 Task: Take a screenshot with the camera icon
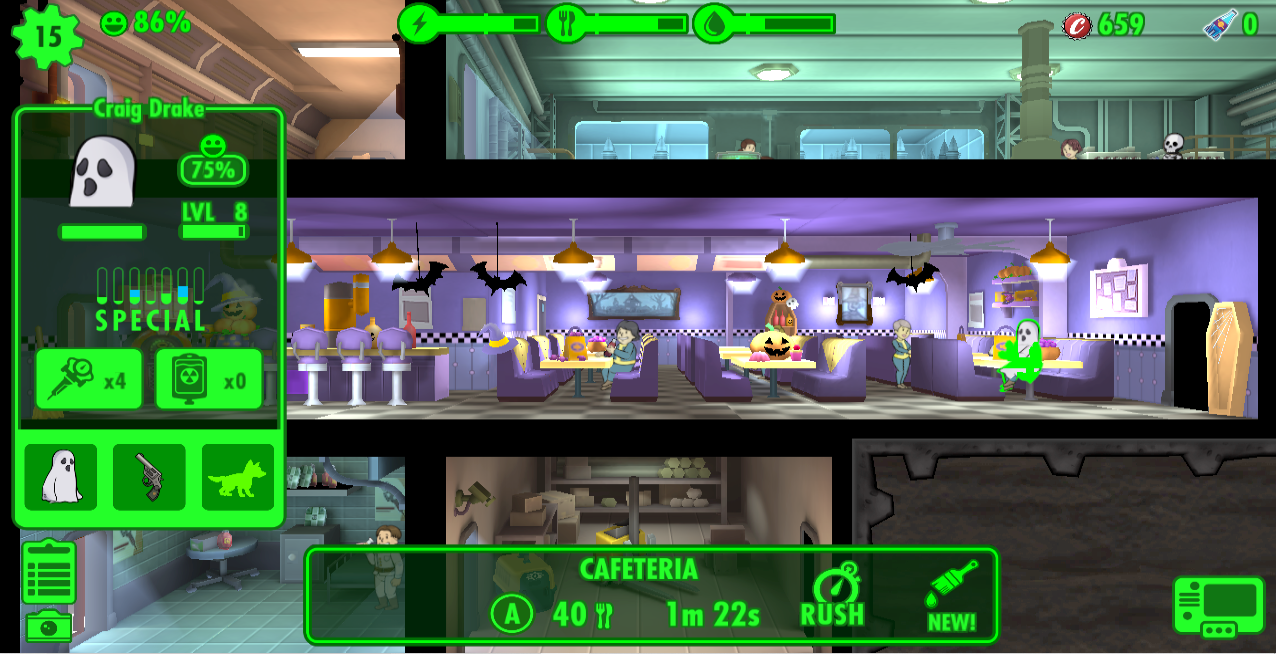pyautogui.click(x=49, y=627)
